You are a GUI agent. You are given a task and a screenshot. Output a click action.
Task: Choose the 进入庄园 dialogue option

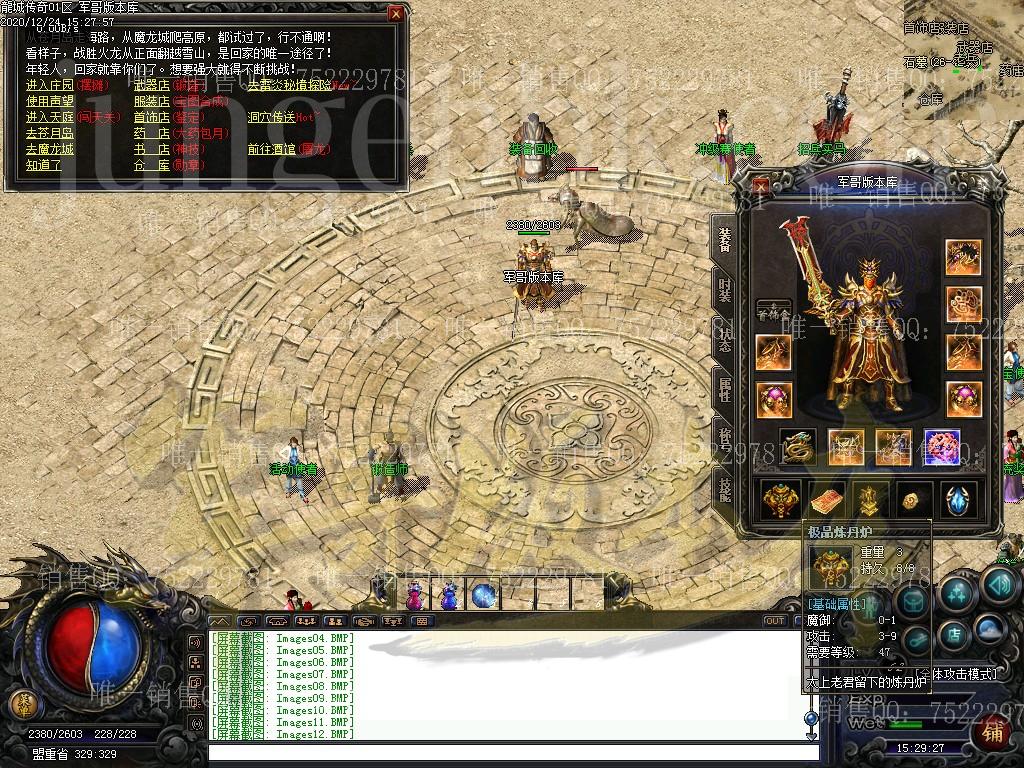click(50, 85)
